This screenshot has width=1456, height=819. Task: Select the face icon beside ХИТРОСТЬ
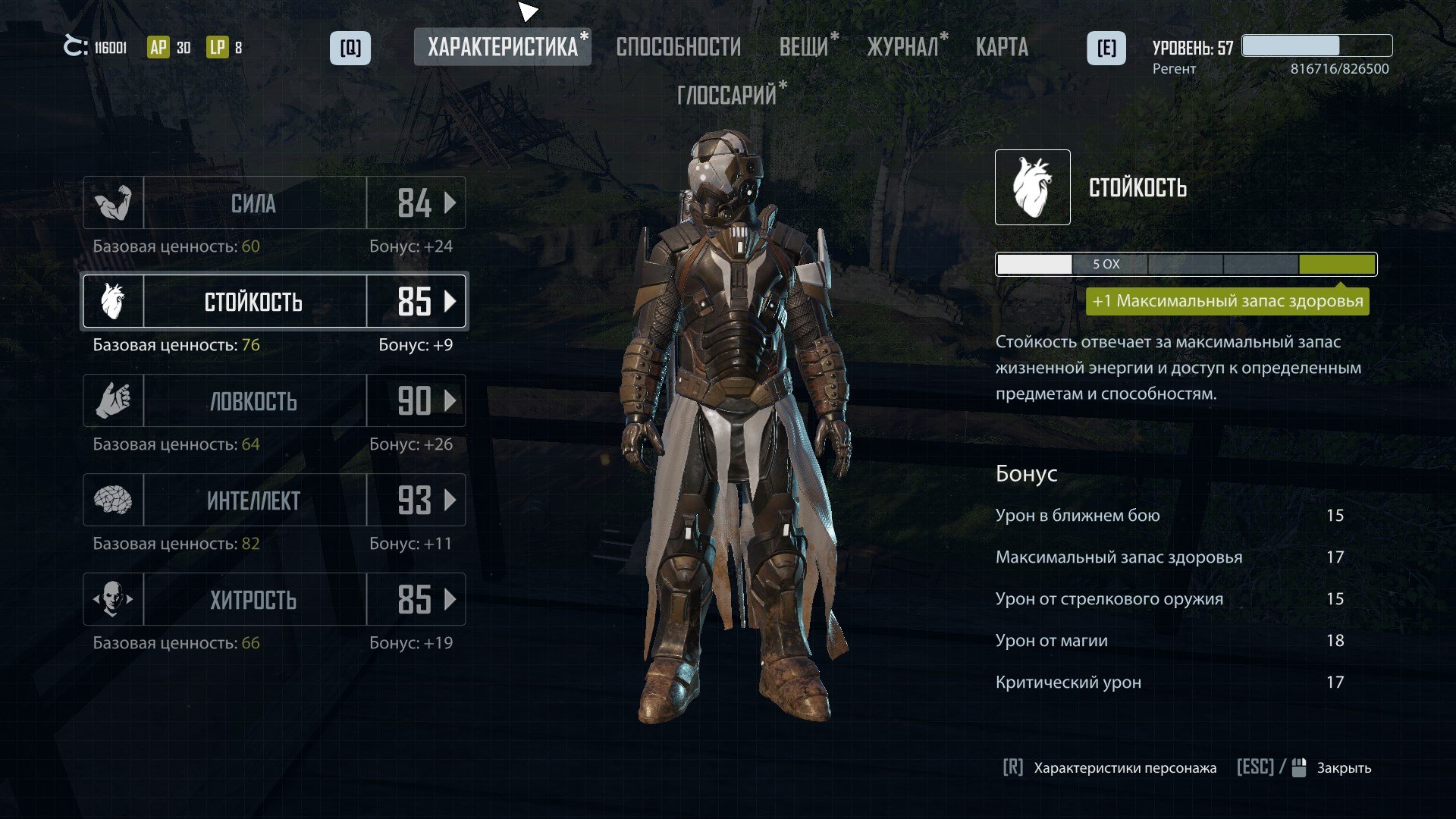(114, 599)
